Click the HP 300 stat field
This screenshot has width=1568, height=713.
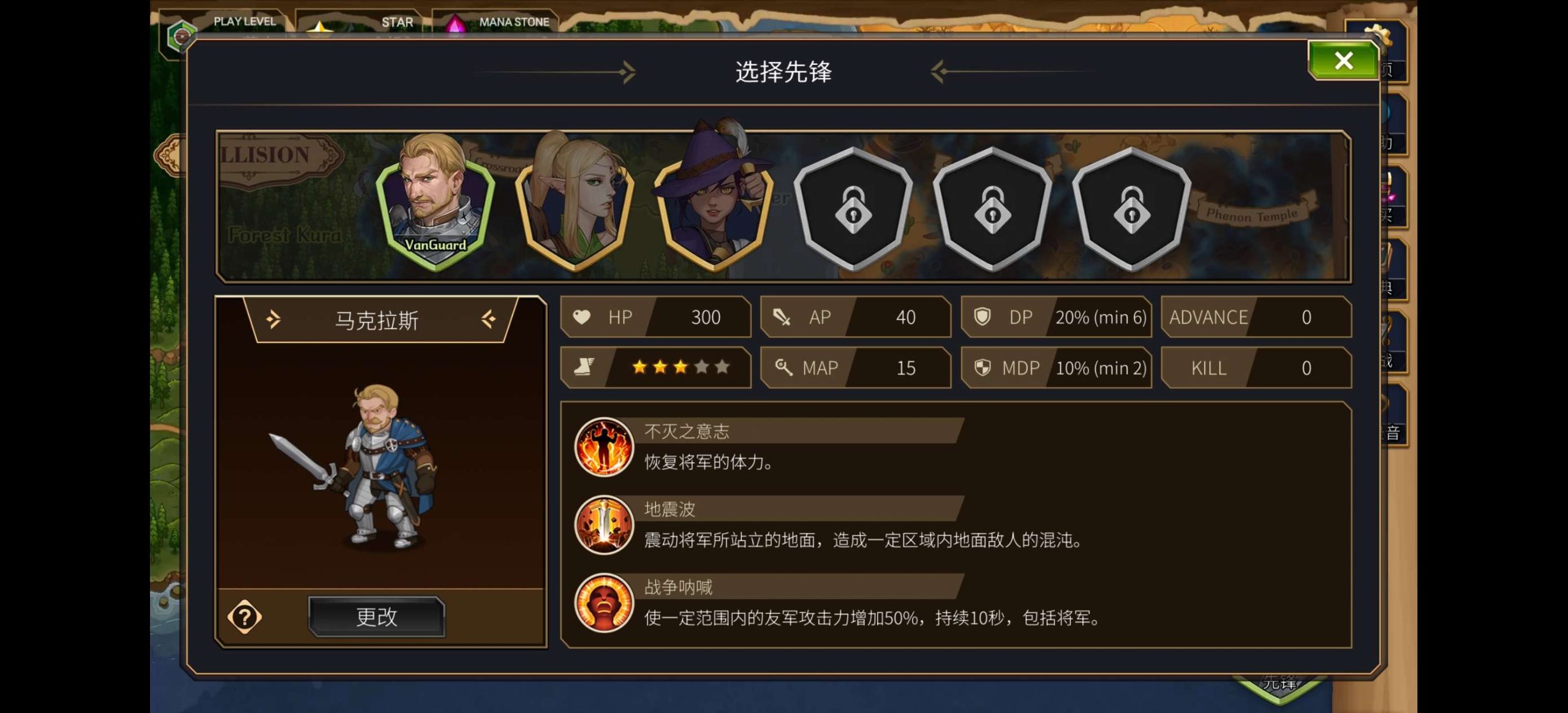(656, 317)
